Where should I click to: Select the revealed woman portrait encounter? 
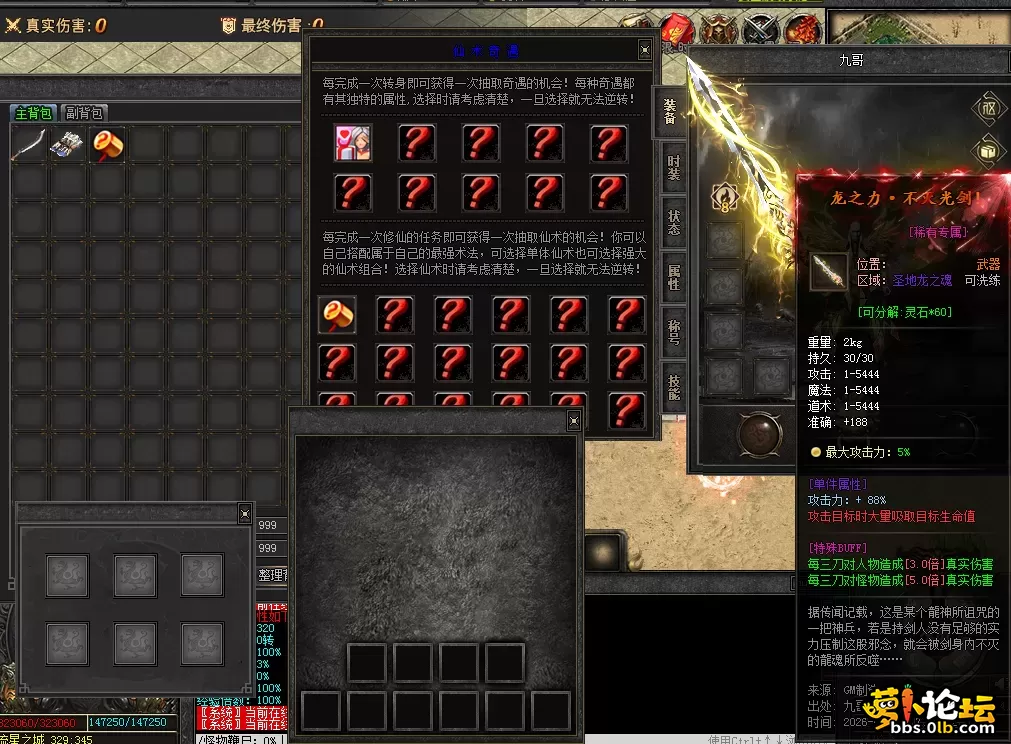click(353, 143)
